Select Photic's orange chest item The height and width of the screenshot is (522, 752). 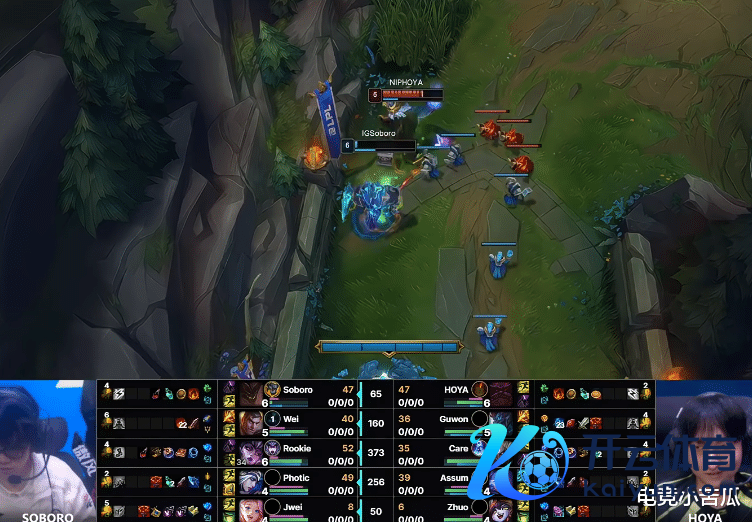click(157, 482)
